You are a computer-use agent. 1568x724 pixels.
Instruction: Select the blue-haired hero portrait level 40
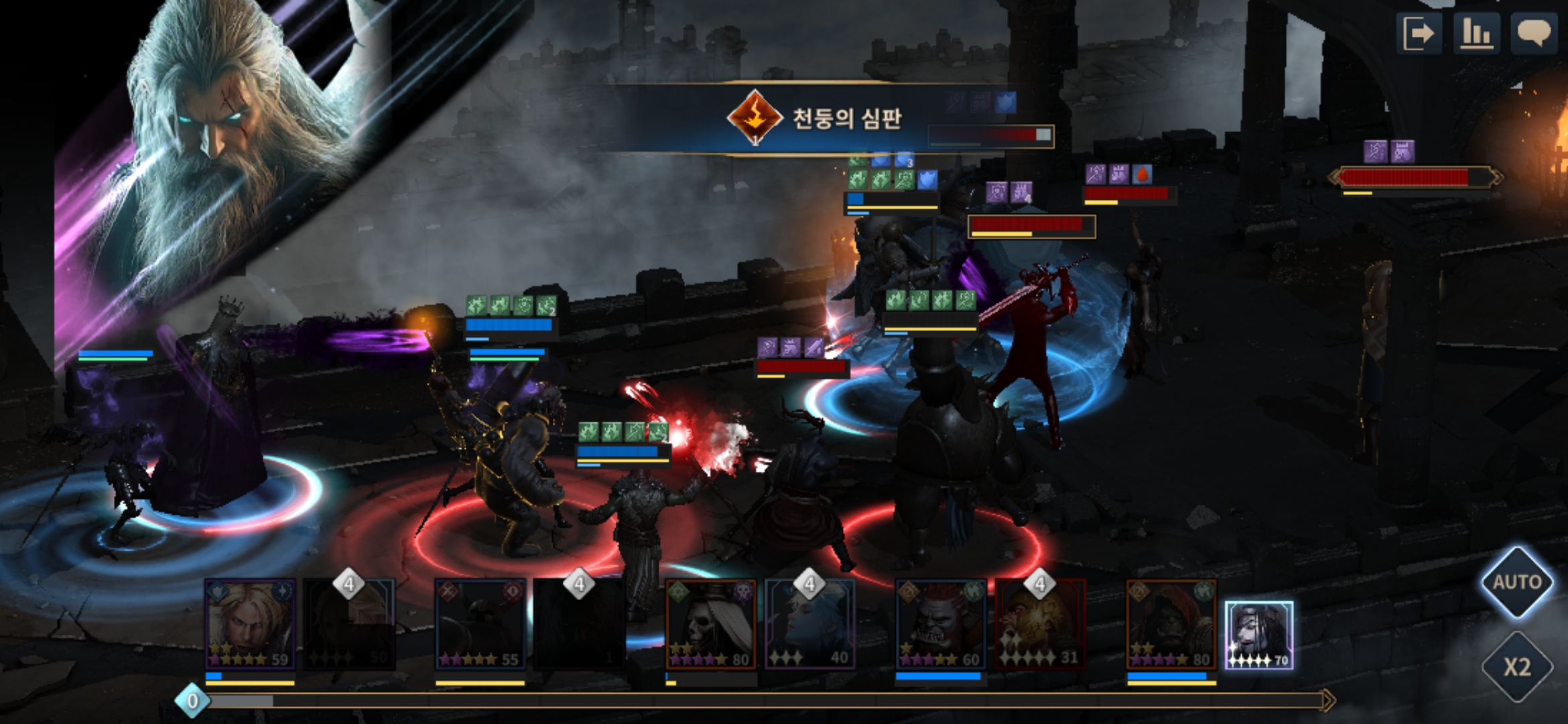click(809, 625)
